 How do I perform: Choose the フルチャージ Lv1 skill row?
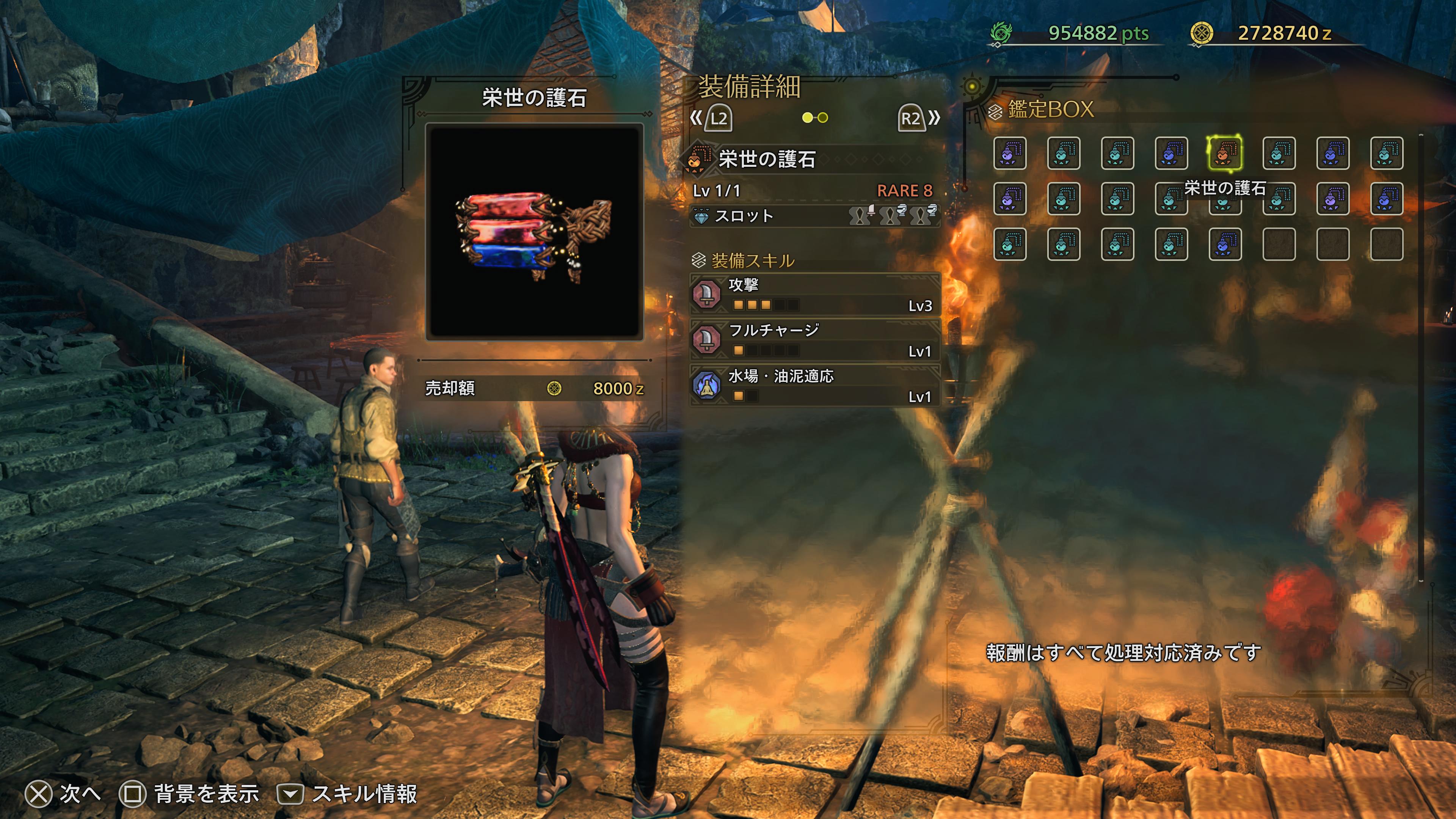coord(814,340)
